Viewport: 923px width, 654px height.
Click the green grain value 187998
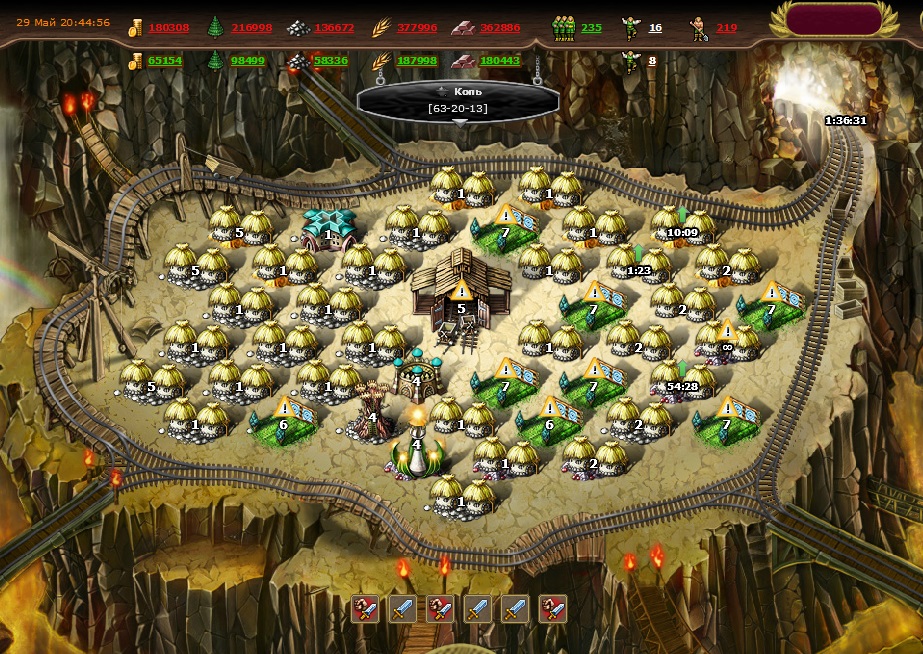pyautogui.click(x=417, y=61)
